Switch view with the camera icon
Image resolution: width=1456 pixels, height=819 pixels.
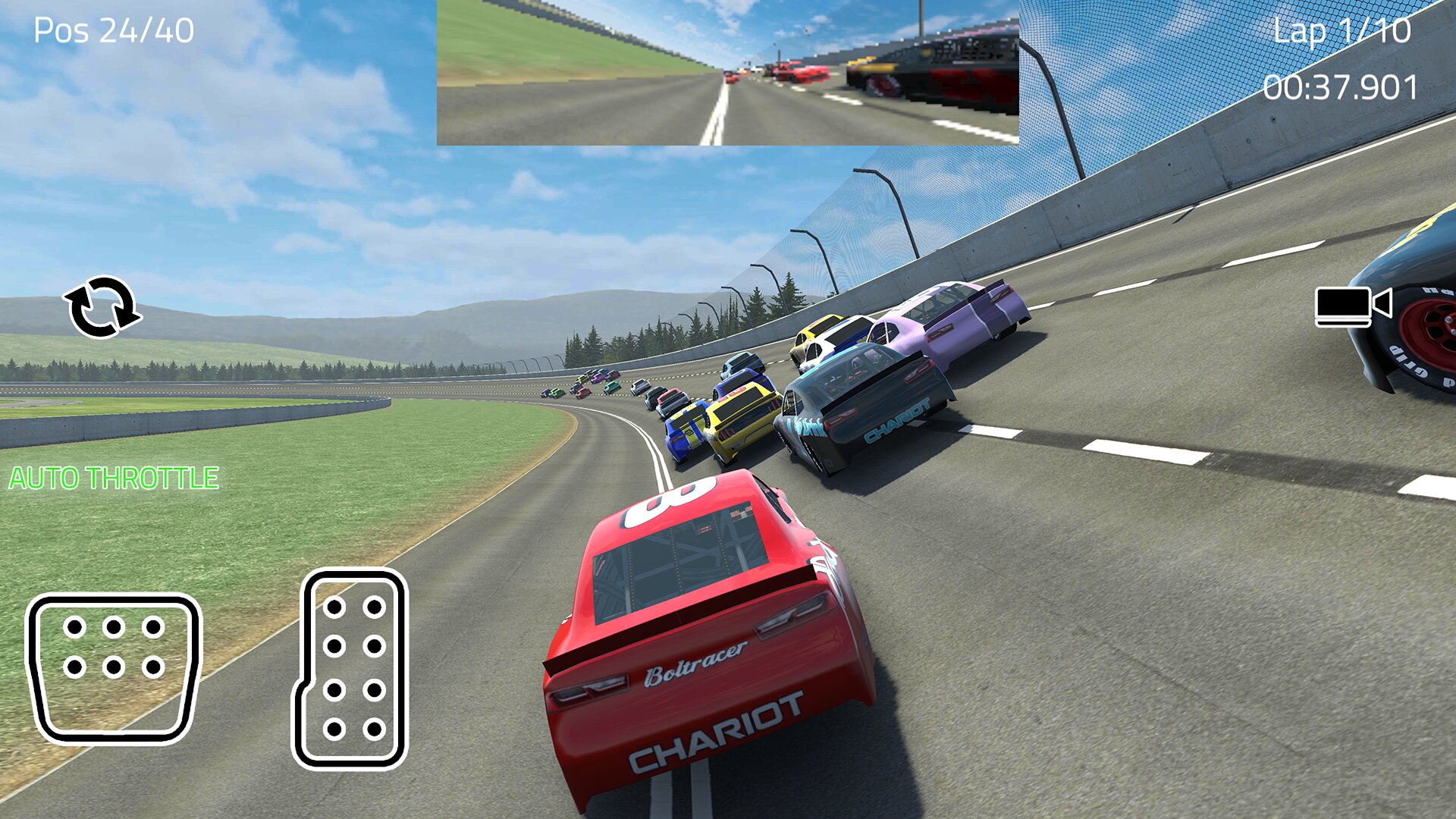tap(1353, 306)
